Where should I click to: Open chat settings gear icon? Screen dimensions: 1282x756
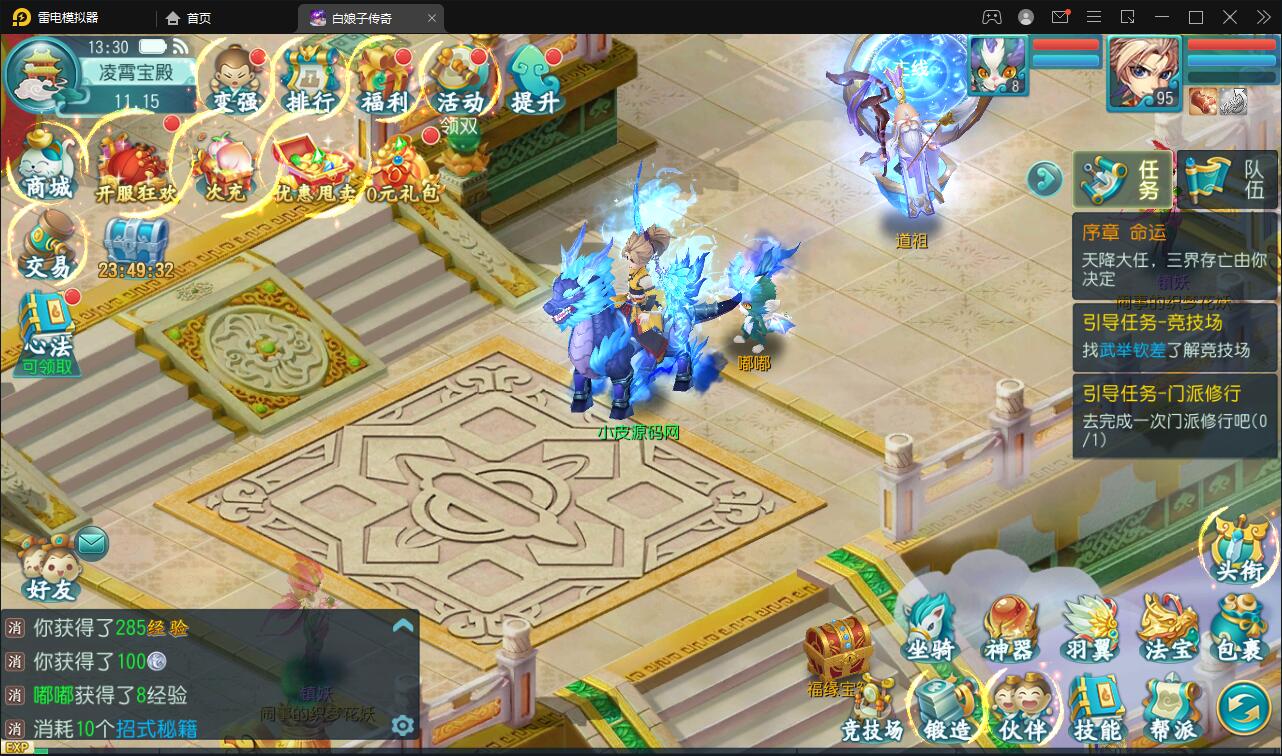coord(403,725)
